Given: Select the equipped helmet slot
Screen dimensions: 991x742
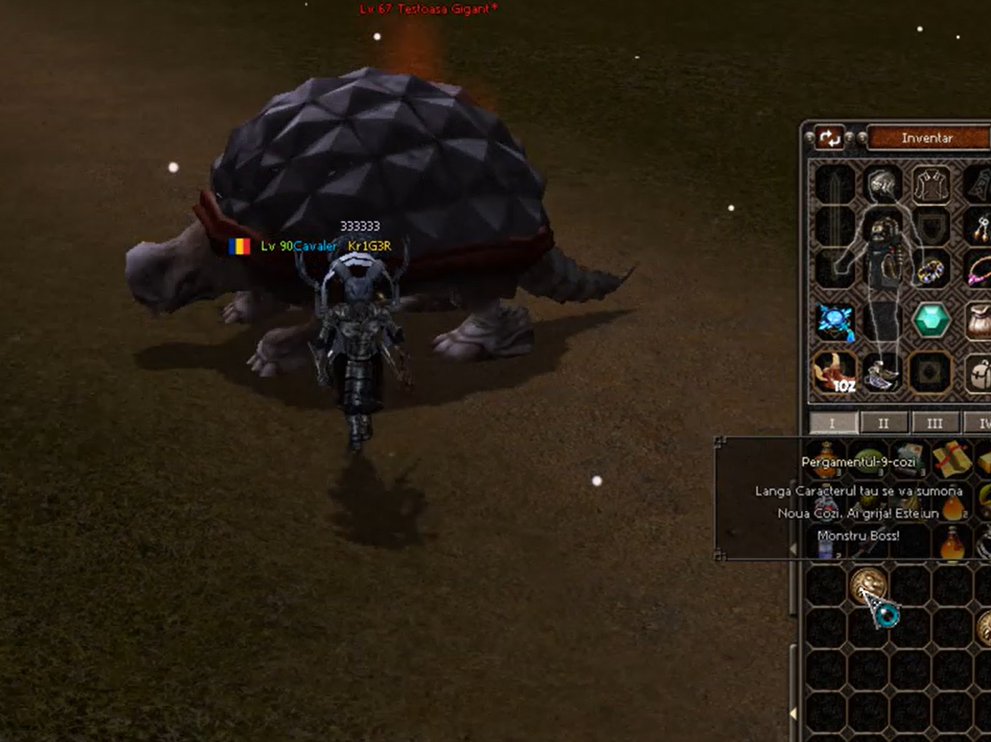Looking at the screenshot, I should (x=883, y=183).
